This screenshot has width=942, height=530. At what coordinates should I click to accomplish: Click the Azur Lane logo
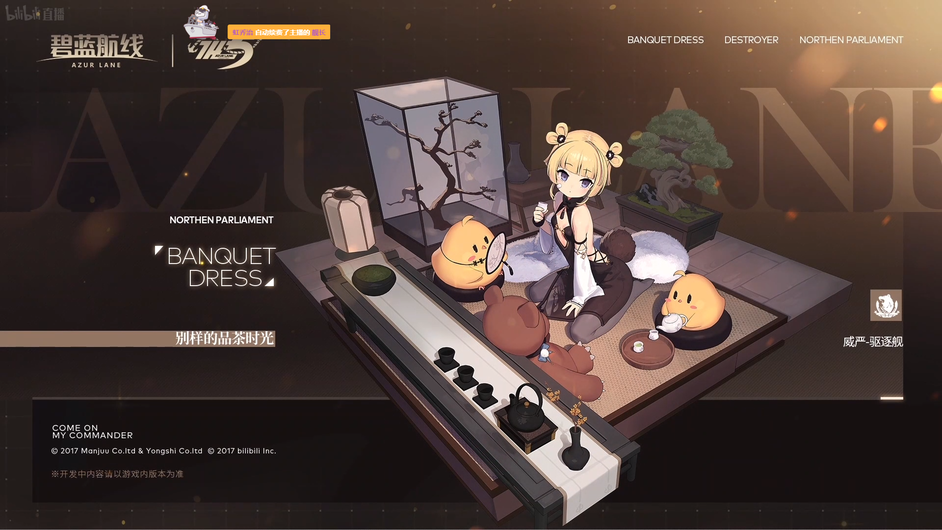click(x=97, y=48)
